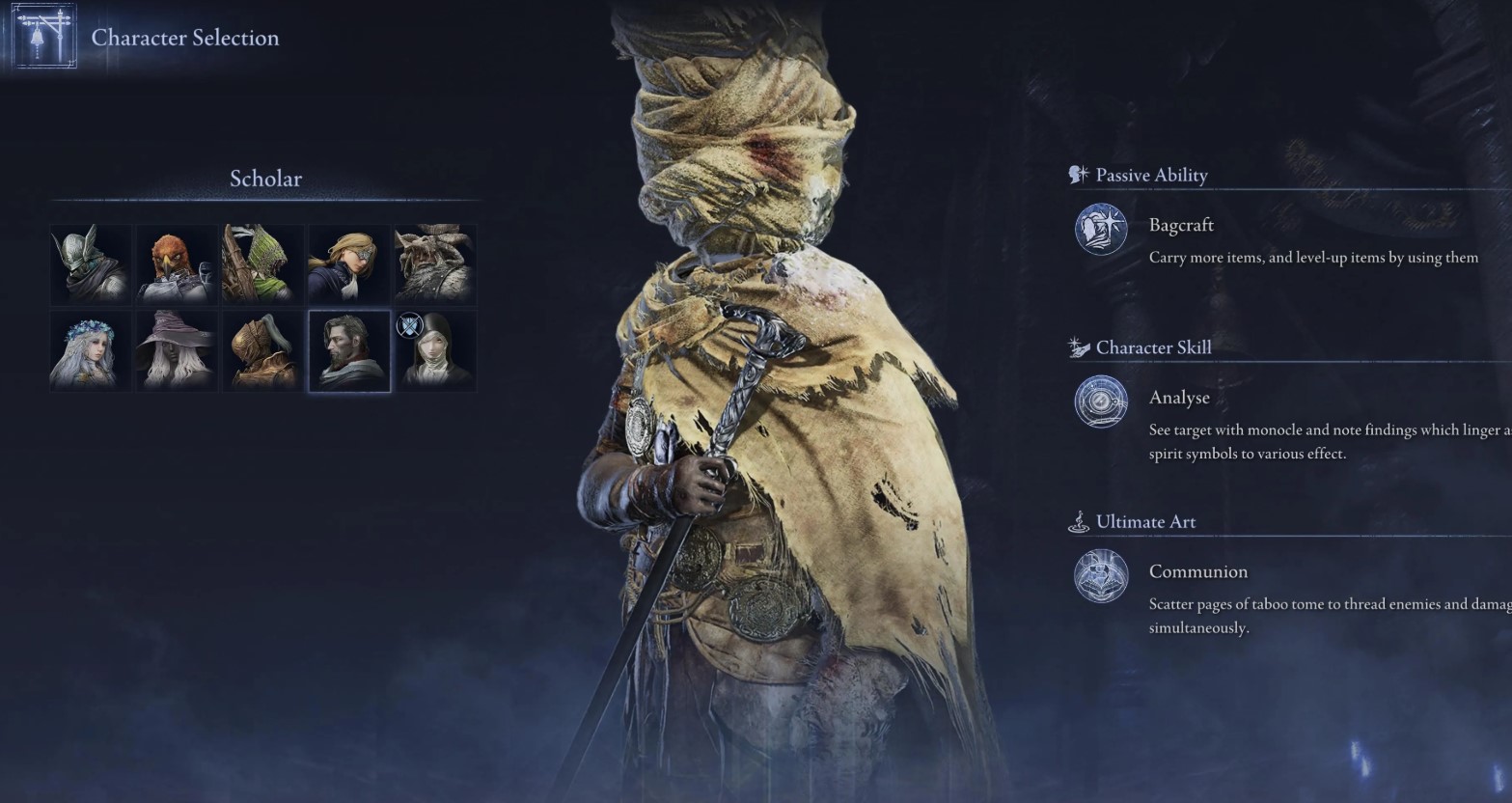Screen dimensions: 1512x803
Task: Choose the golden-helmet plumed knight portrait
Action: pos(262,350)
